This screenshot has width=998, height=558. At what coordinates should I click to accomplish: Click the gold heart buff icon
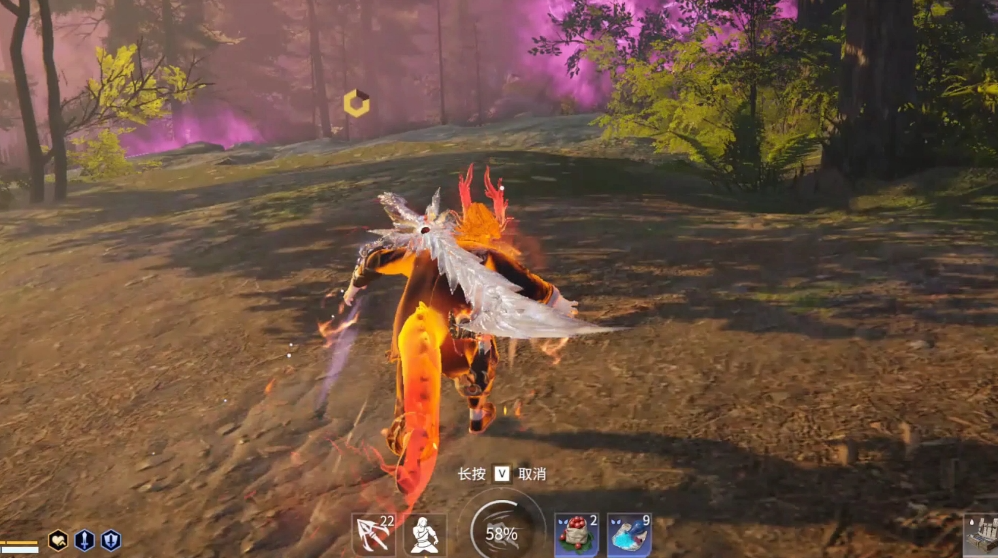[58, 541]
